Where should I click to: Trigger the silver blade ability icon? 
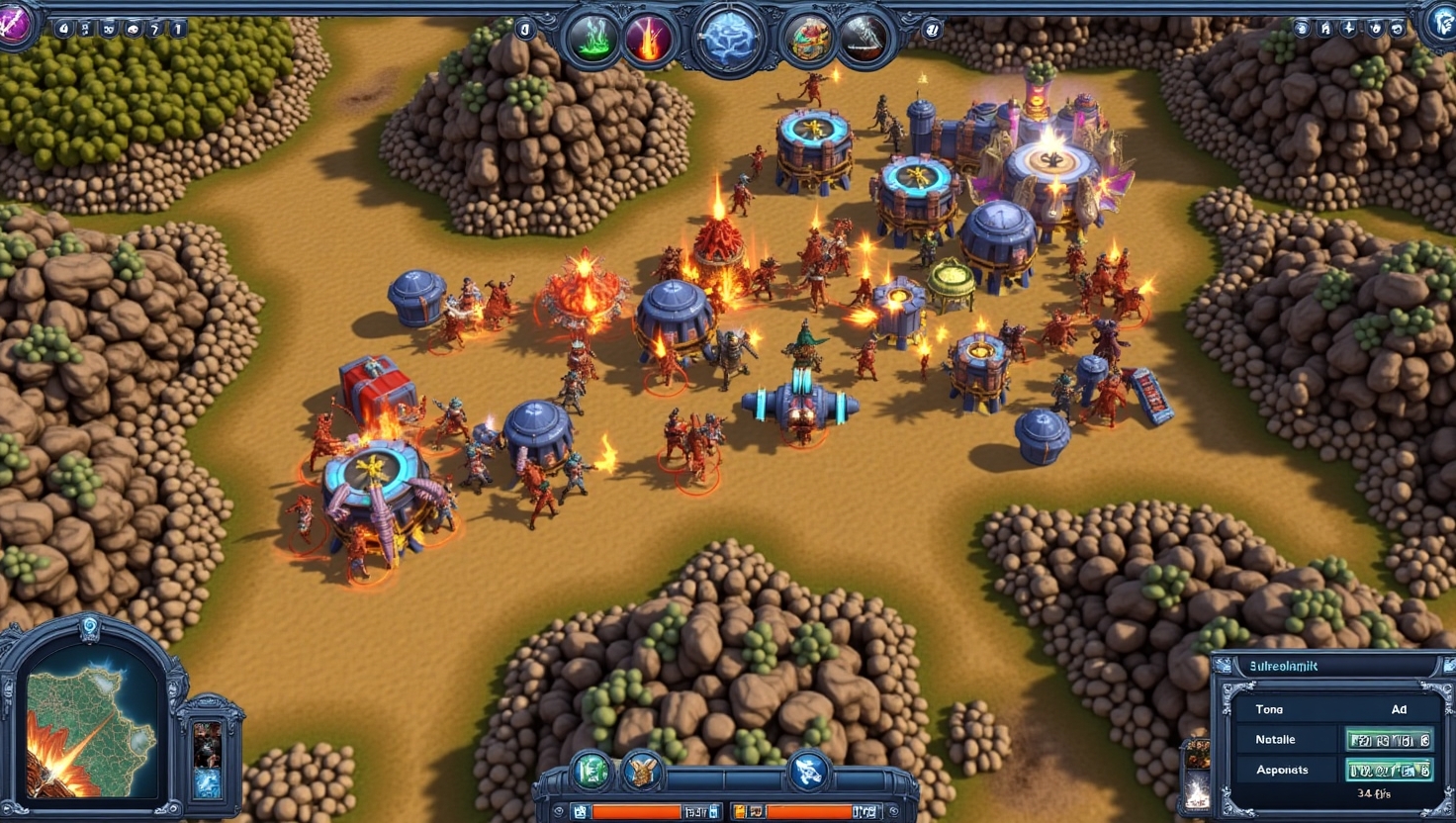pos(864,41)
